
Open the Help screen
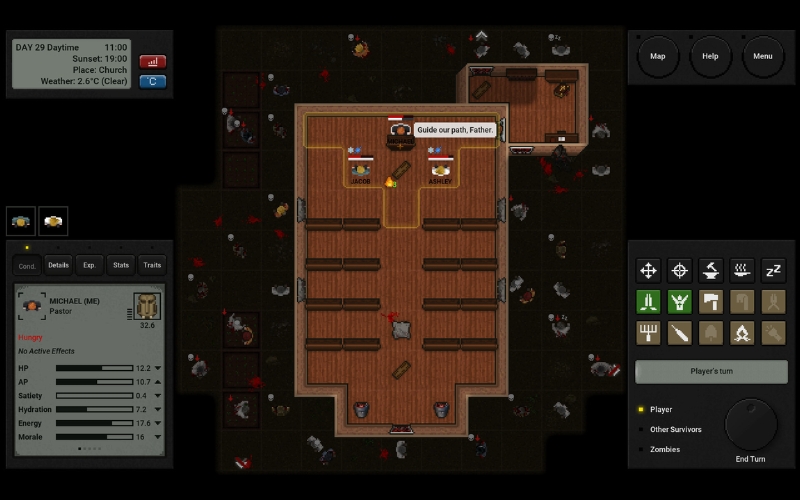[x=710, y=56]
